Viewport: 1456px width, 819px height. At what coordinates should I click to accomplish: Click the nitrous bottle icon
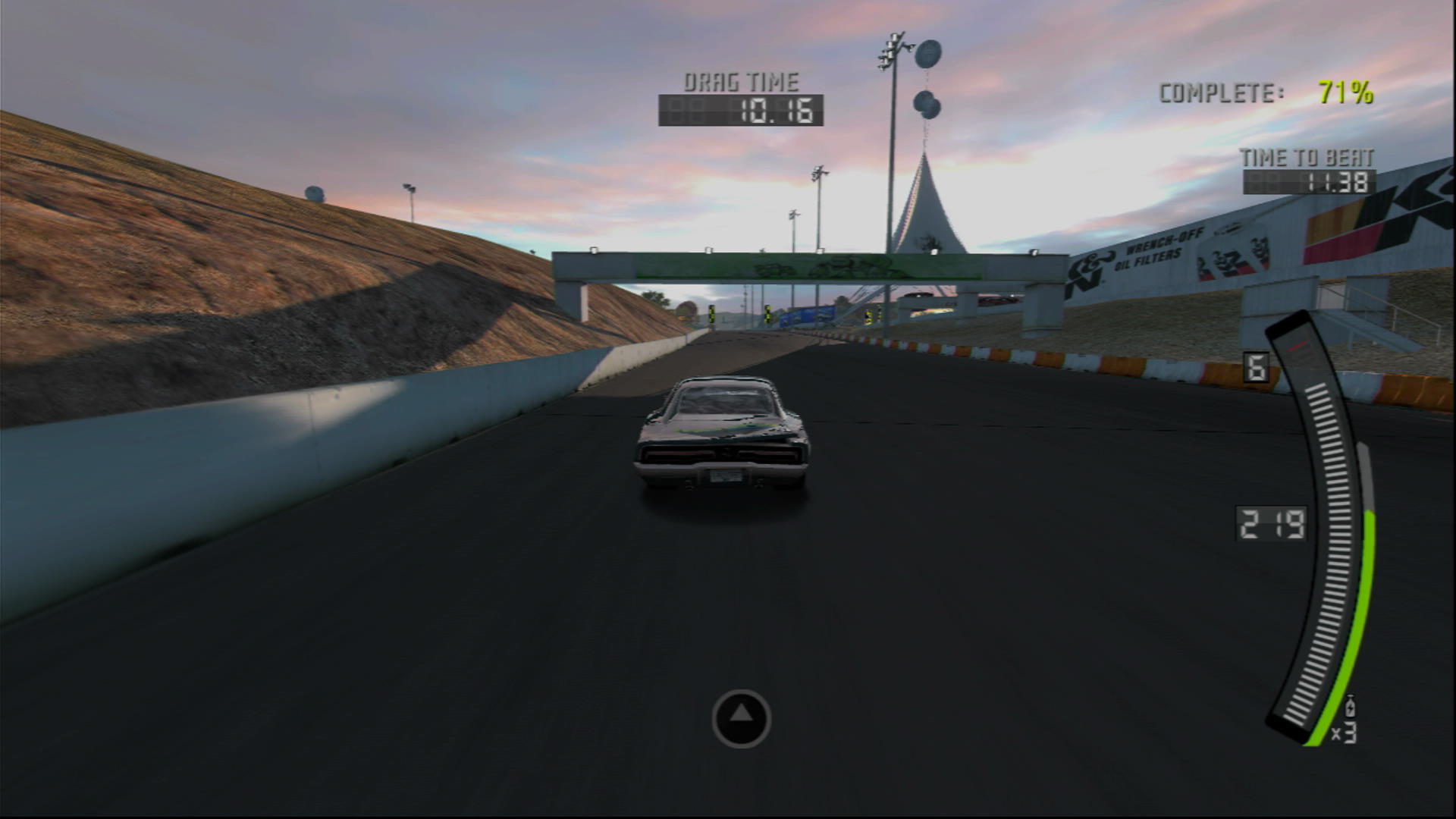click(x=1352, y=707)
